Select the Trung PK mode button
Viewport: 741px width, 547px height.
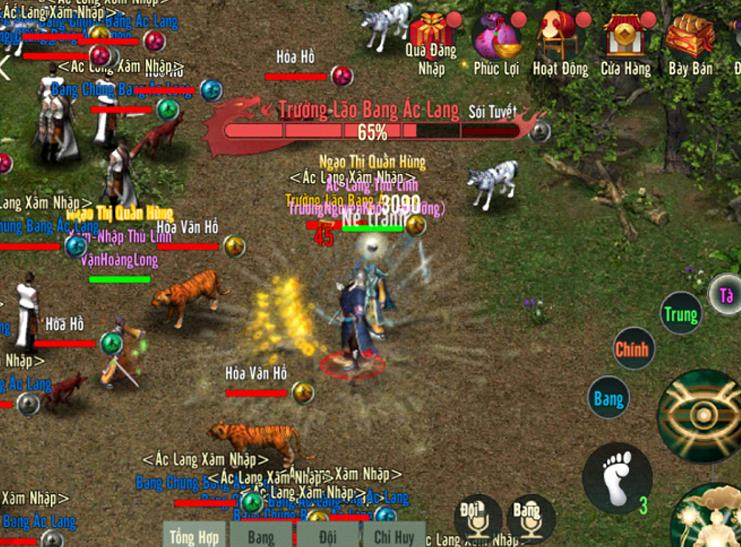tap(680, 315)
